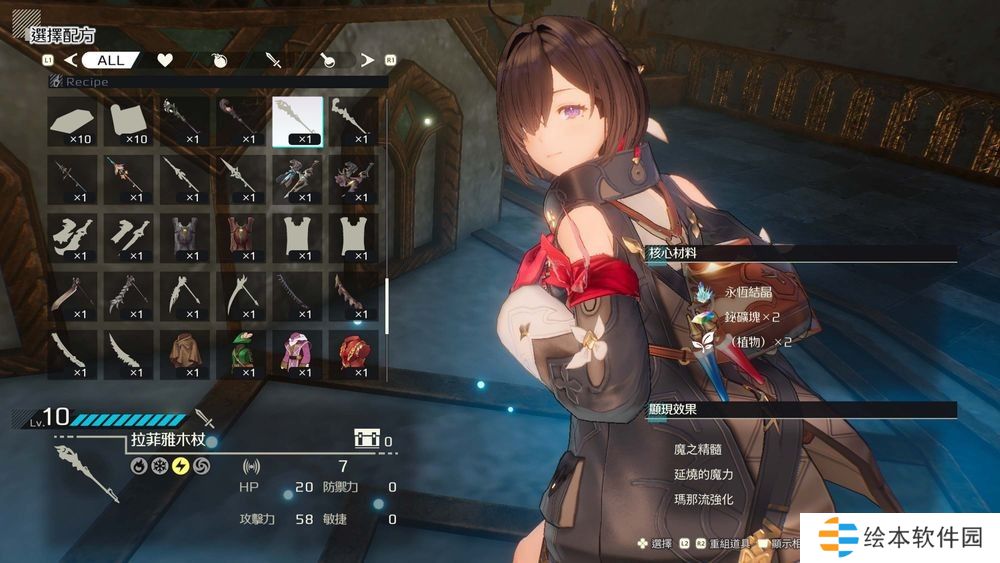
Task: Select the 永恆結晶 core material
Action: pos(742,296)
